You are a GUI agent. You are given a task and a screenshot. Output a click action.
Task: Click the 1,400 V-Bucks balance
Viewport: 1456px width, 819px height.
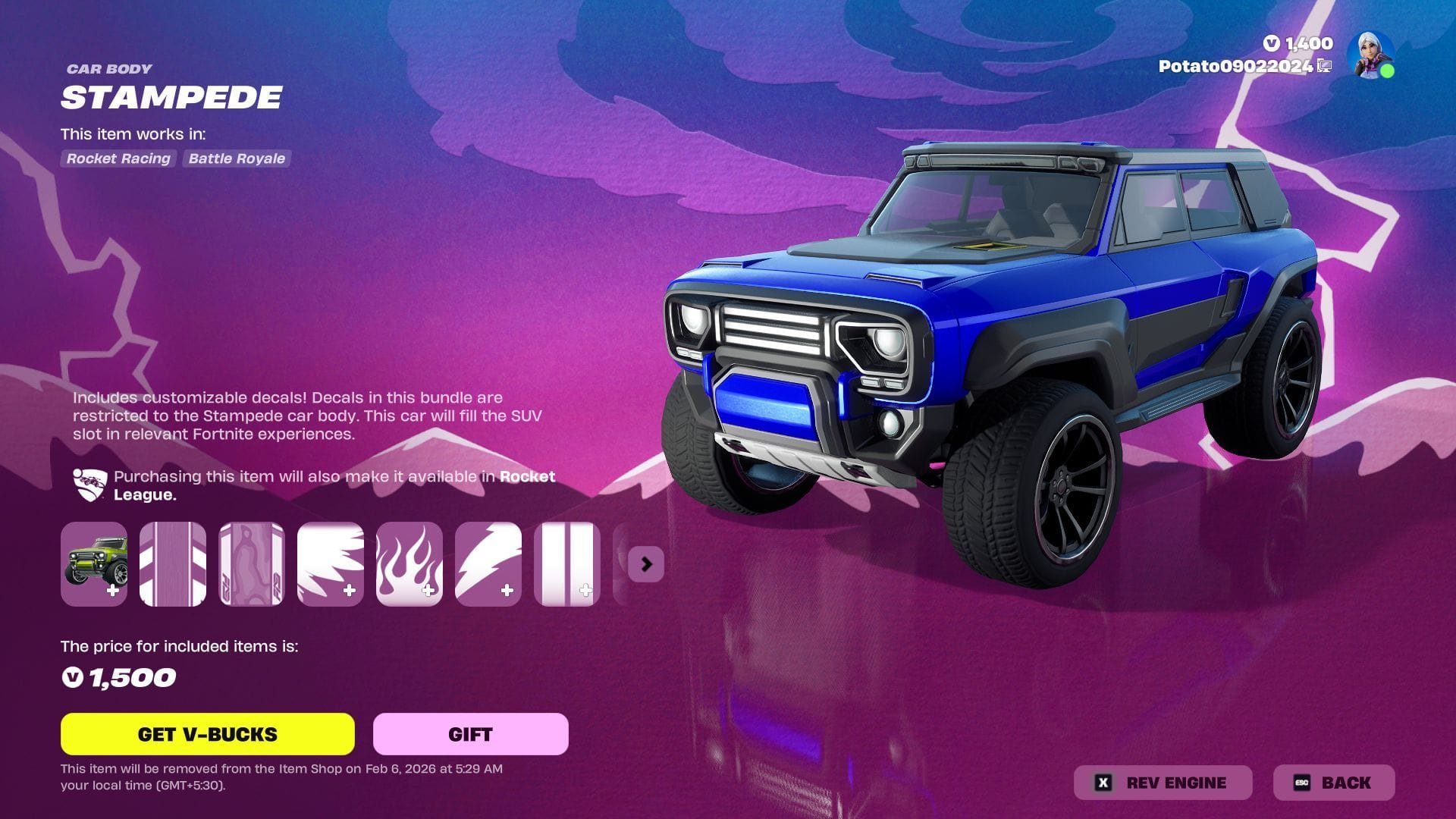pos(1299,43)
